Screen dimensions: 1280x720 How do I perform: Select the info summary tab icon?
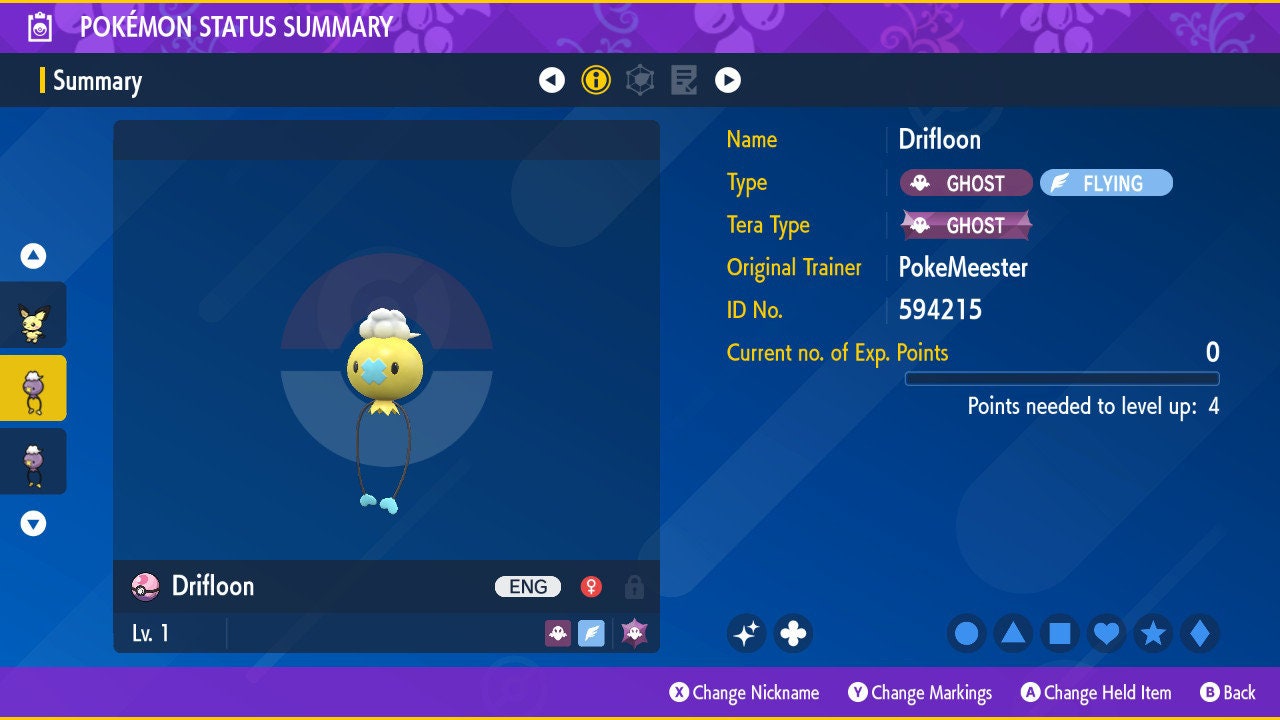pos(596,80)
